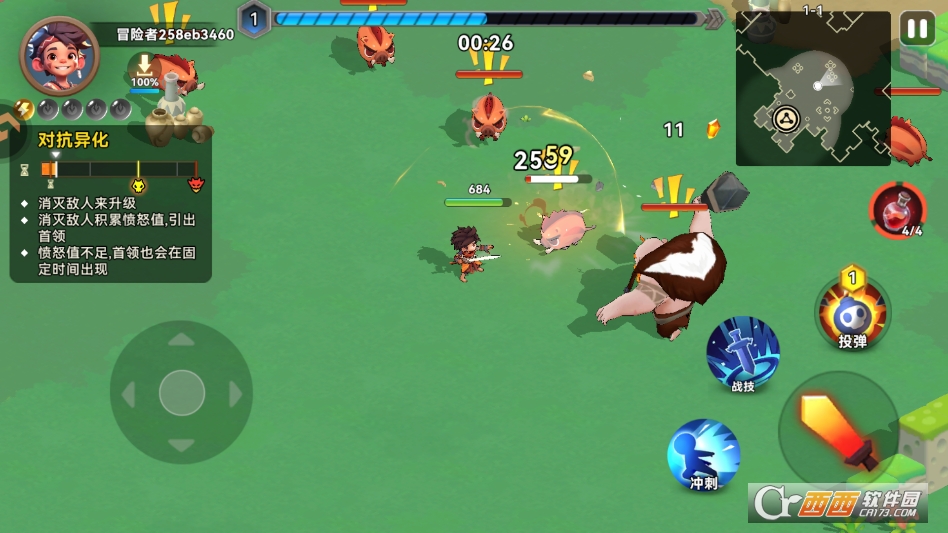The image size is (948, 533).
Task: Use the 战技 combat skill
Action: click(743, 354)
